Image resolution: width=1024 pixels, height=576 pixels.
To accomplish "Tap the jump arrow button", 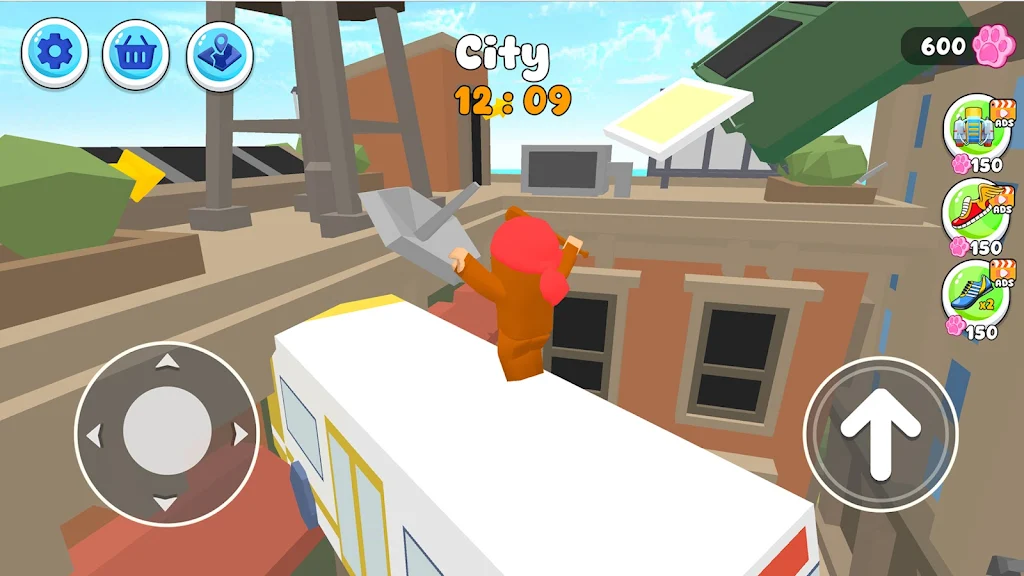I will pos(880,432).
